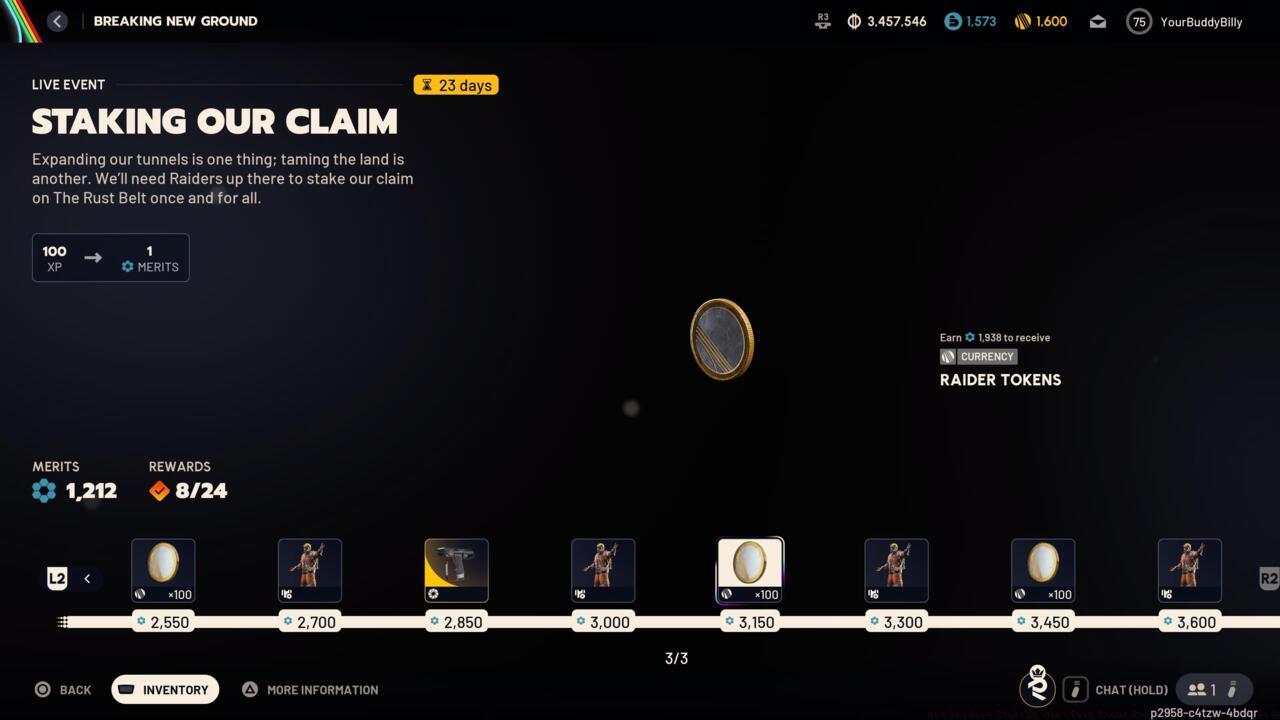Image resolution: width=1280 pixels, height=720 pixels.
Task: Open More Information
Action: pos(310,689)
